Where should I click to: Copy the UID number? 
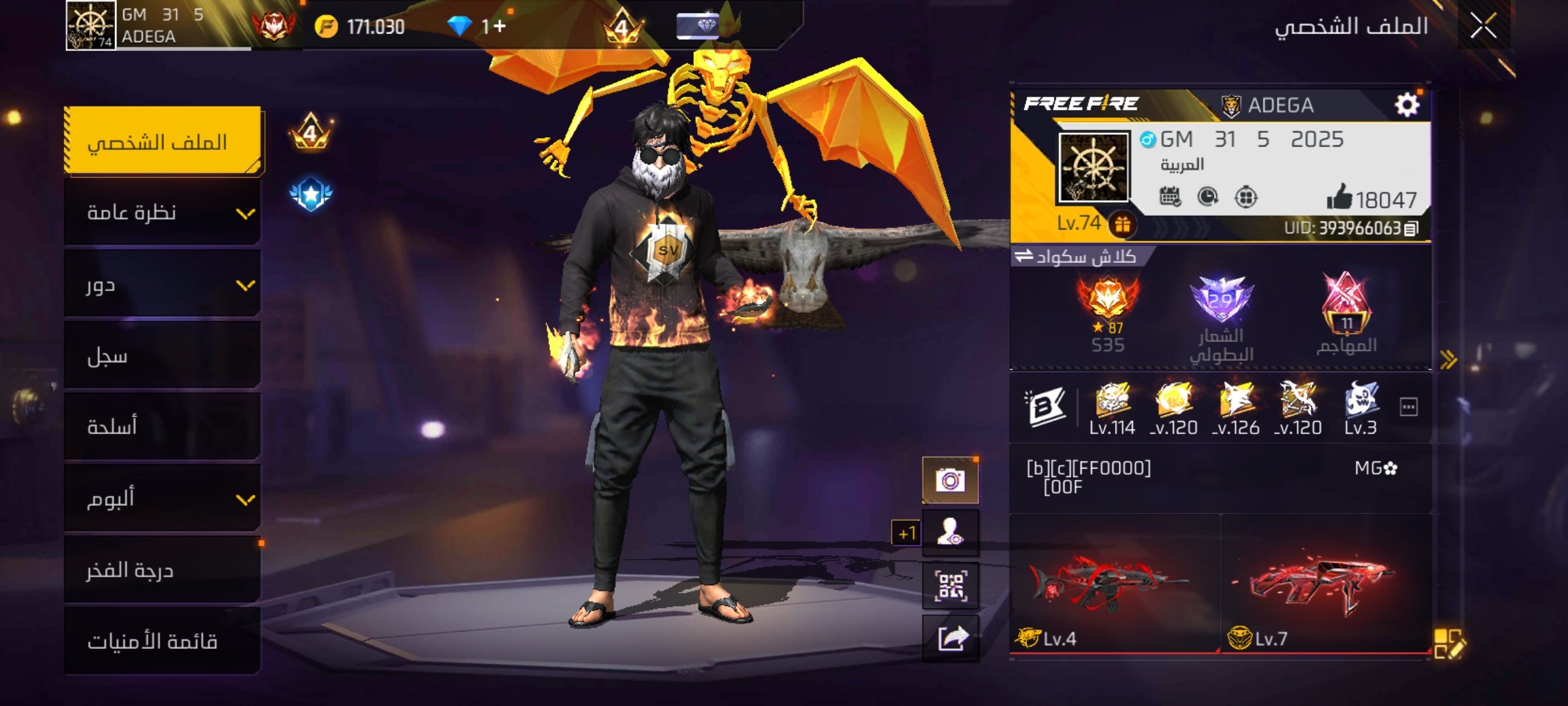pyautogui.click(x=1411, y=229)
